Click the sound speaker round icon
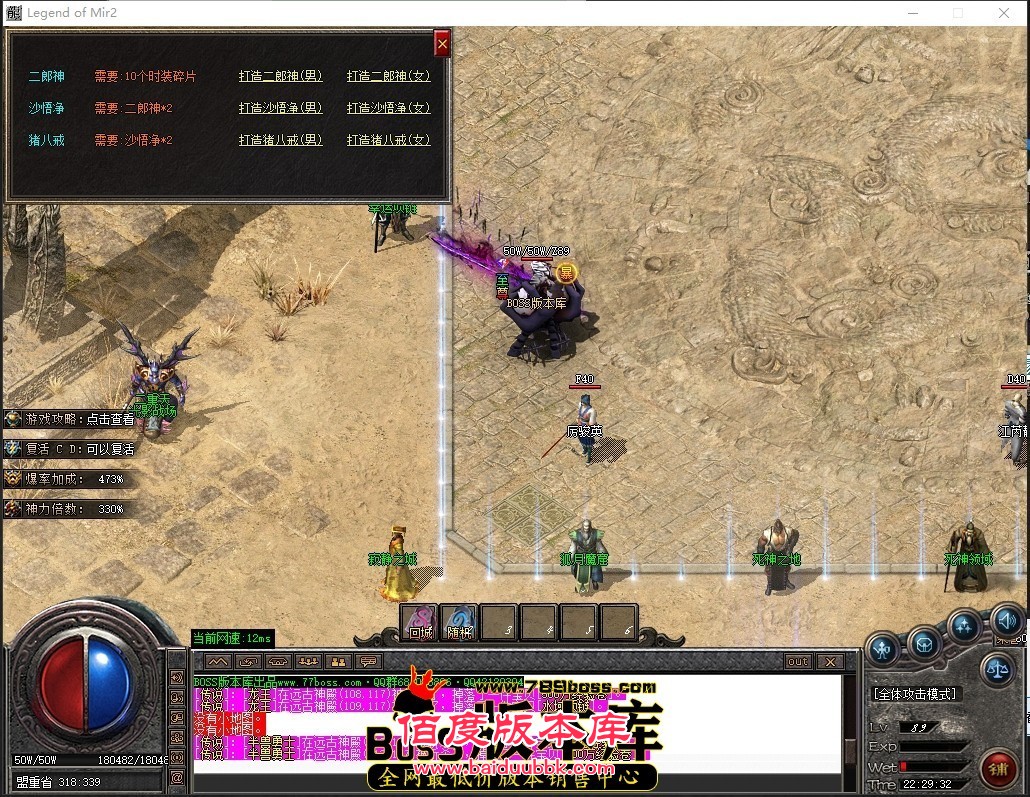The image size is (1030, 797). click(x=1006, y=622)
